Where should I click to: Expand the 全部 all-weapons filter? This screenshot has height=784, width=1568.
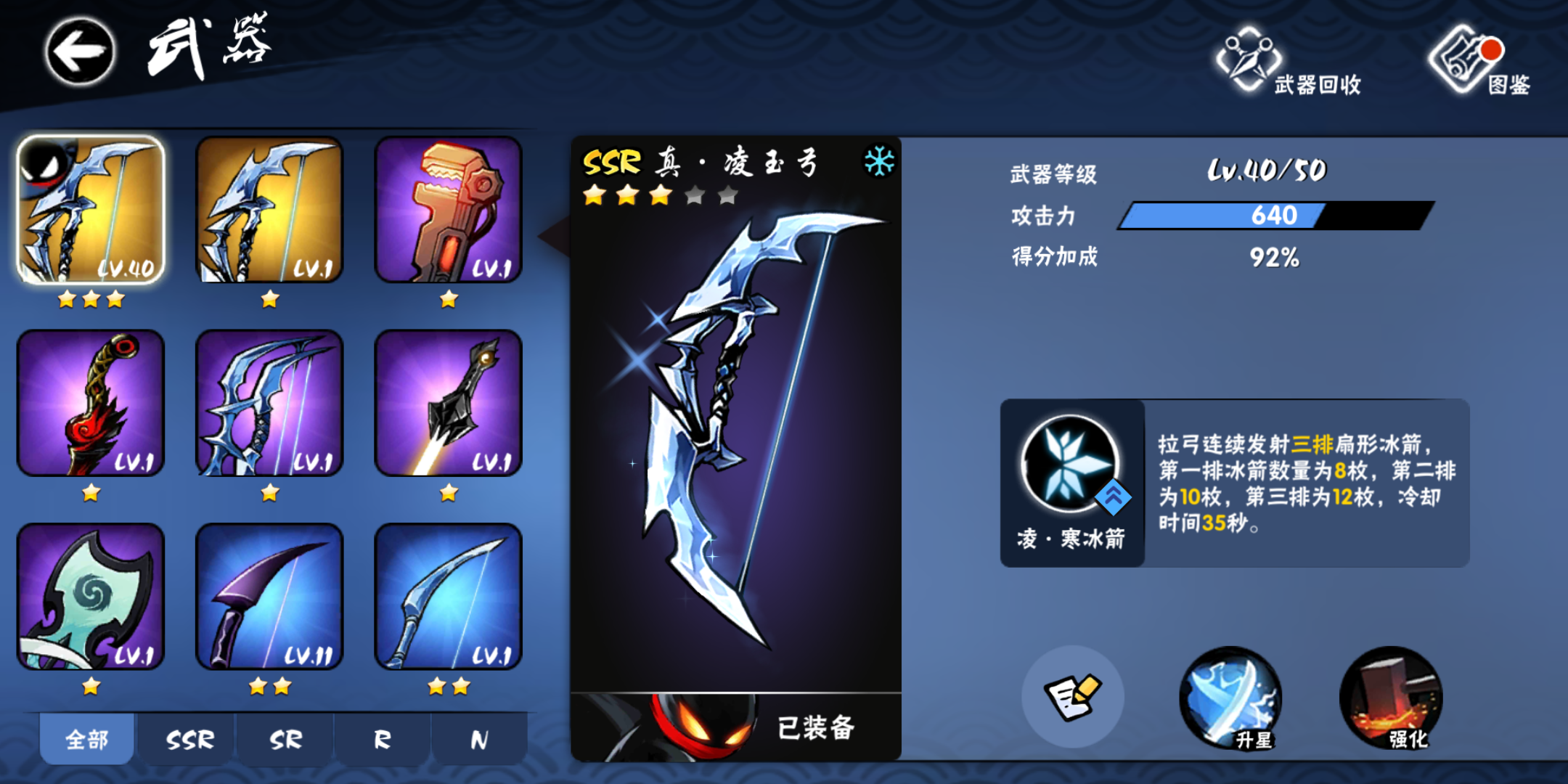pos(86,738)
